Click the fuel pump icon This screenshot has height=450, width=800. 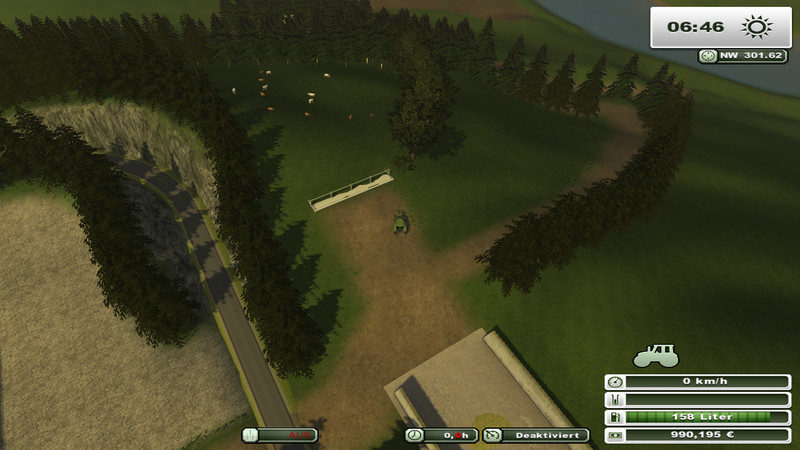pos(614,417)
